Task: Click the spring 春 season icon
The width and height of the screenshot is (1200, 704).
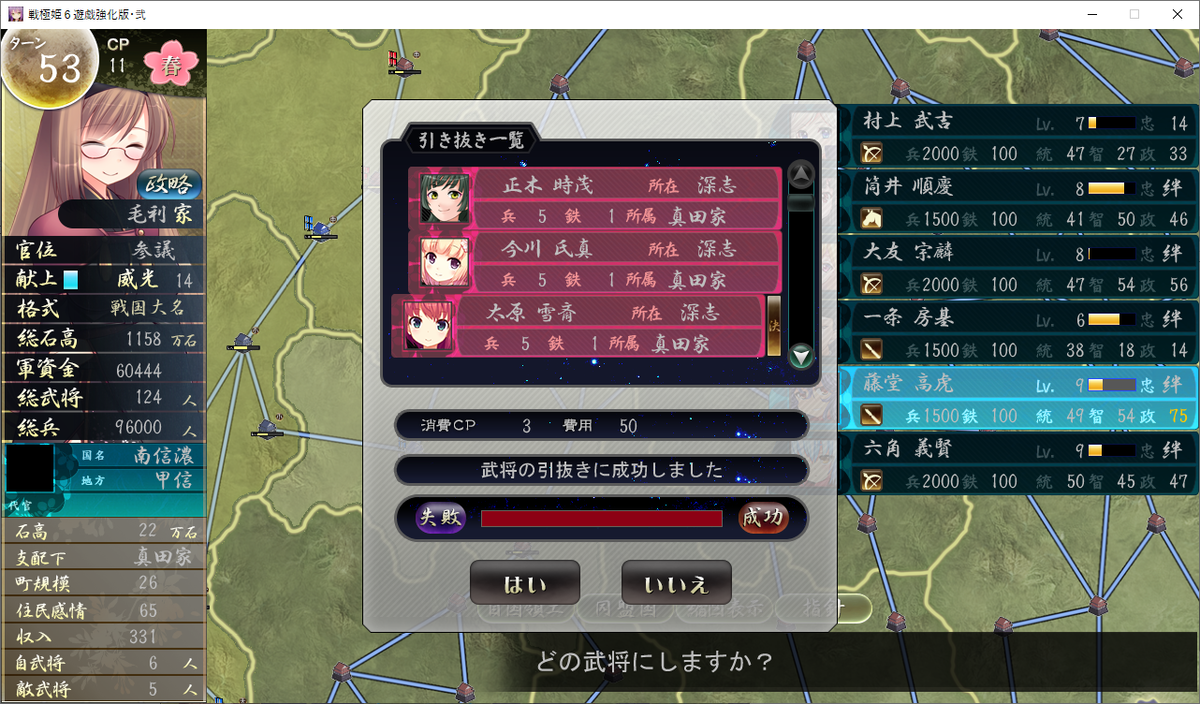Action: [x=172, y=66]
